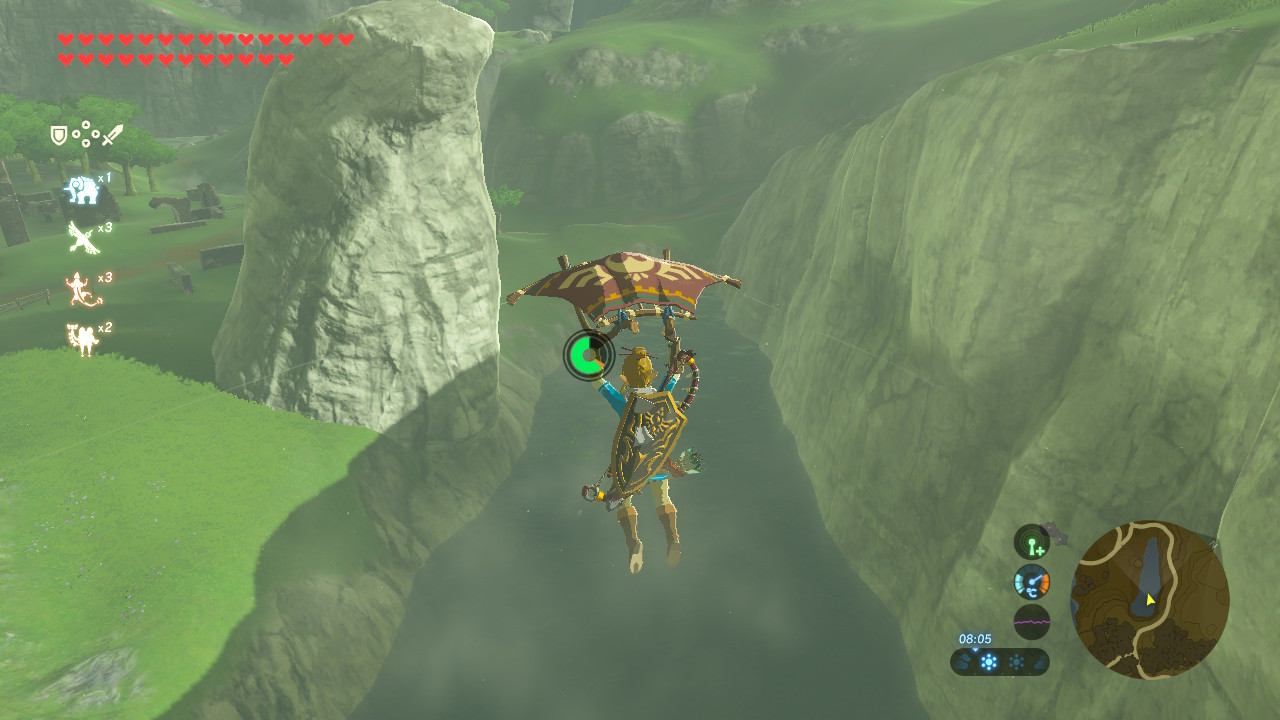
Task: Toggle the cloudy weather forecast segment
Action: (962, 662)
